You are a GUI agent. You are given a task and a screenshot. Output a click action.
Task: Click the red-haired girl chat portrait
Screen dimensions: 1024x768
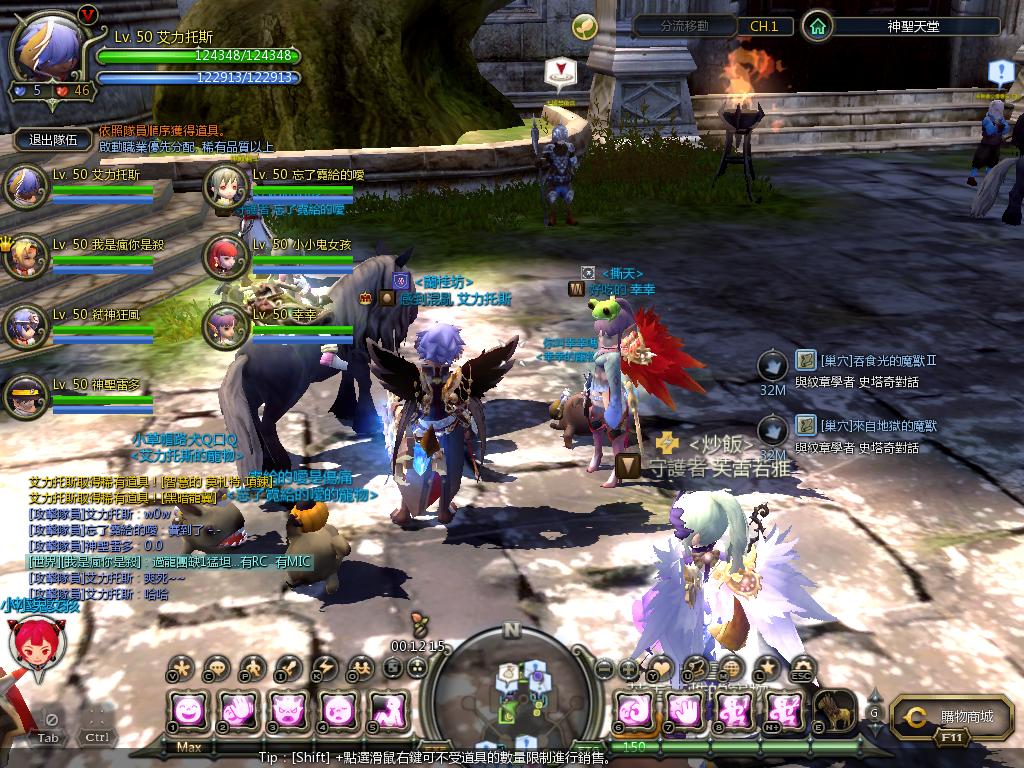(30, 644)
